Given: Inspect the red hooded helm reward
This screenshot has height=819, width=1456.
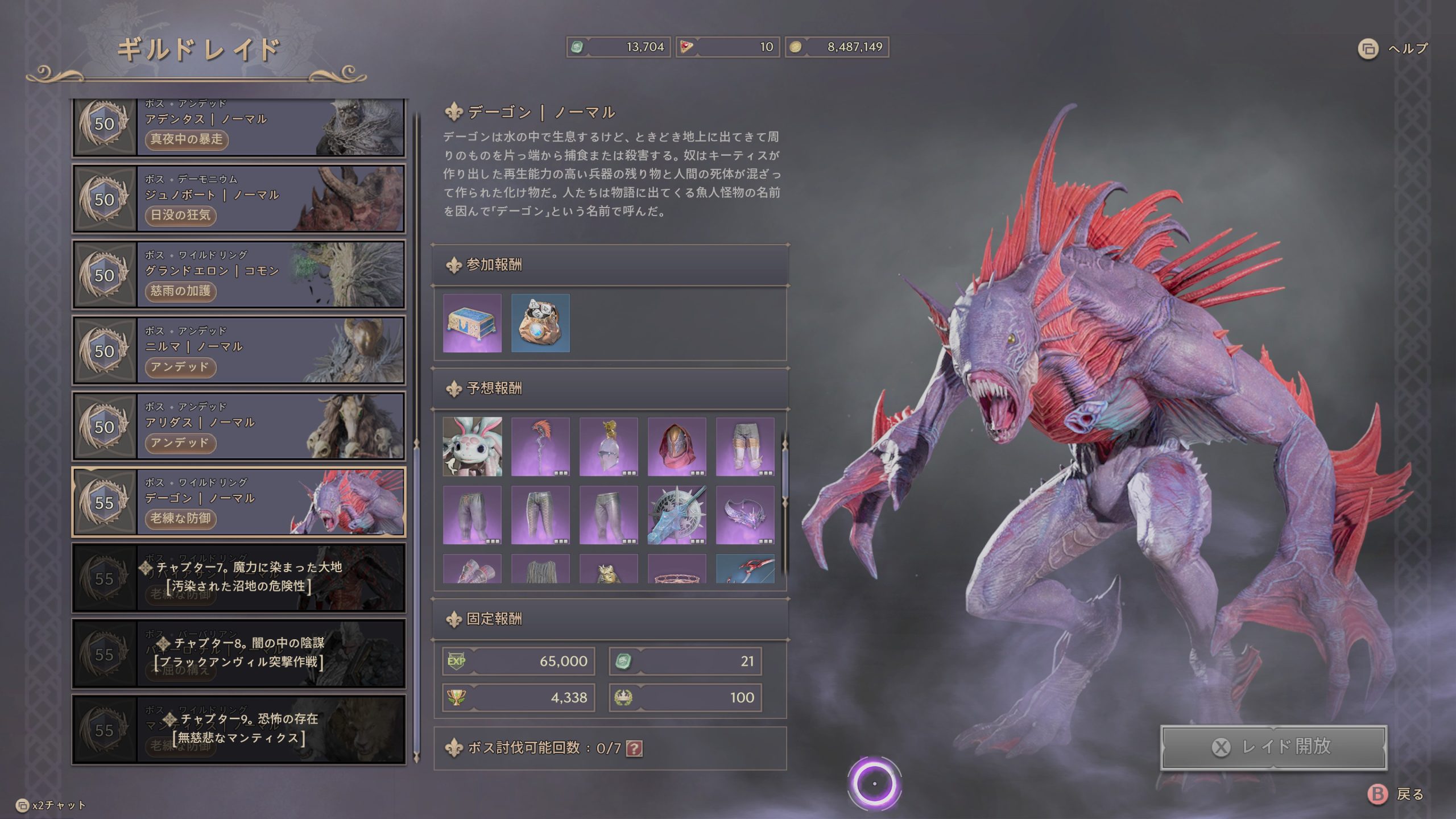Looking at the screenshot, I should (677, 446).
